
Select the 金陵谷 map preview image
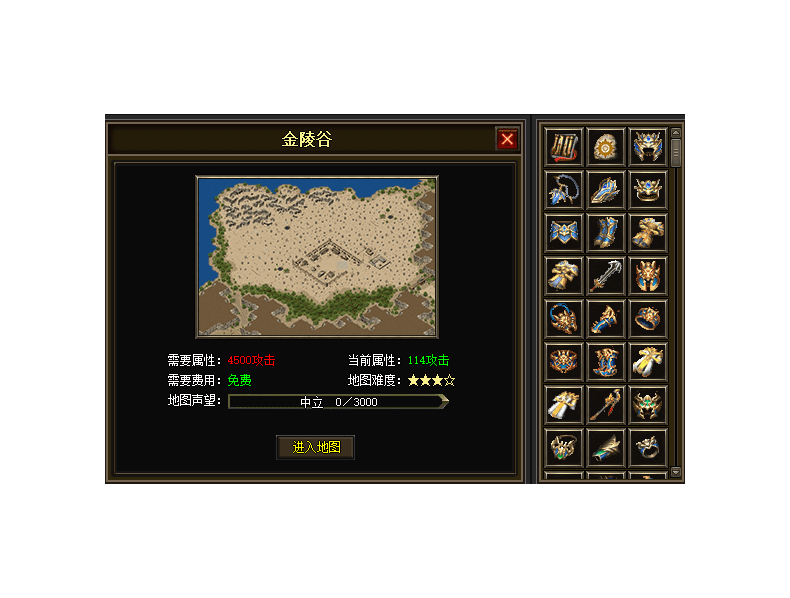(316, 257)
